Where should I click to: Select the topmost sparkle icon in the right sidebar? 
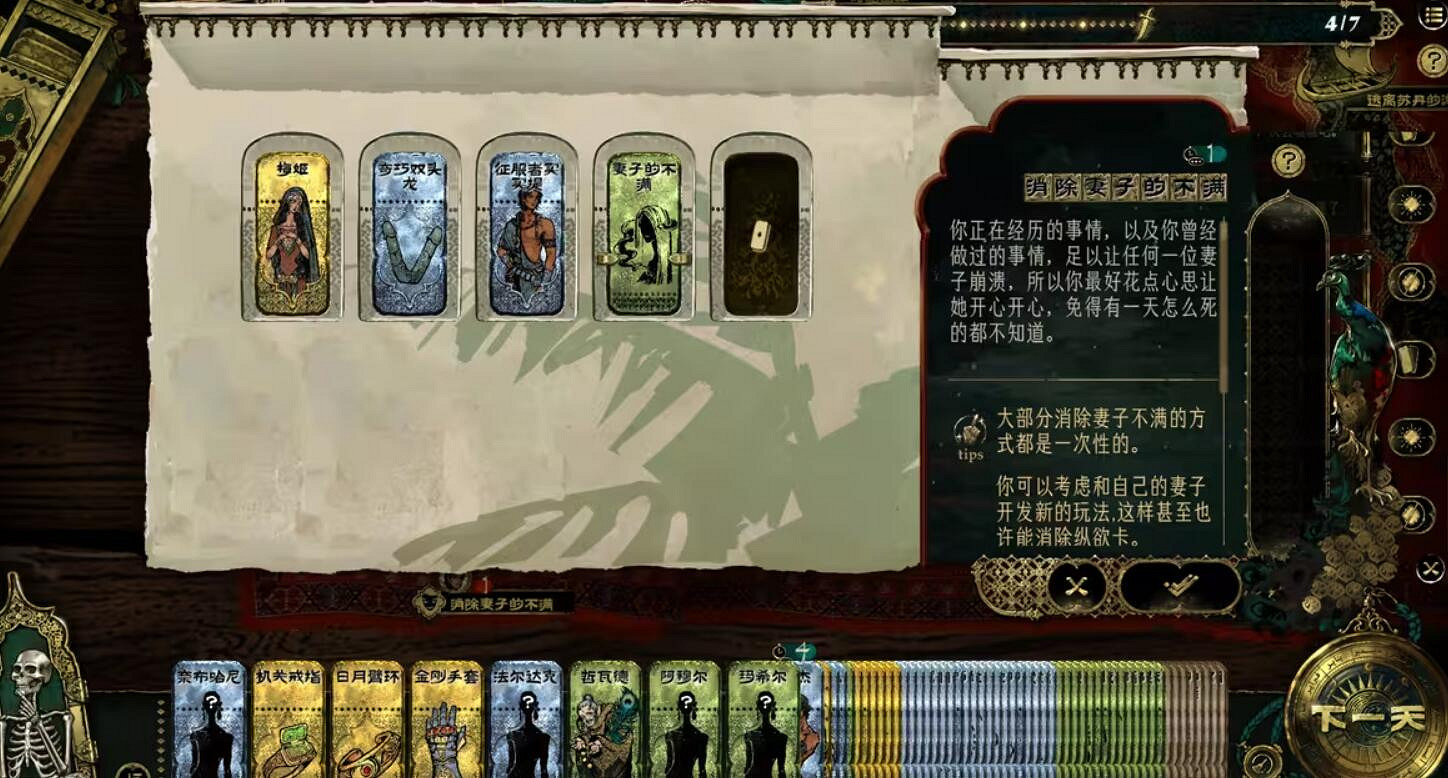1412,203
